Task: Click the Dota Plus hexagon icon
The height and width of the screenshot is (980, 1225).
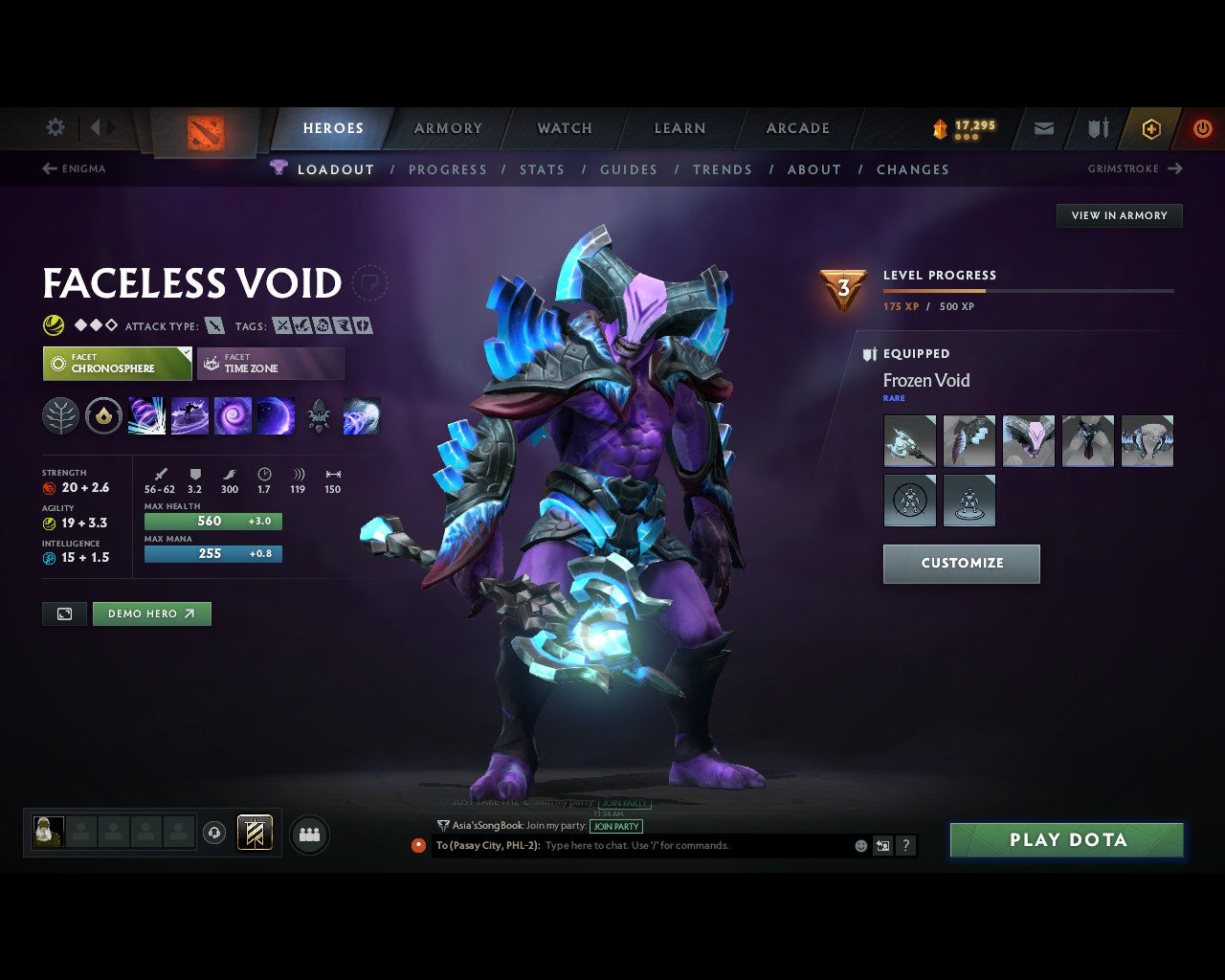Action: click(1151, 127)
